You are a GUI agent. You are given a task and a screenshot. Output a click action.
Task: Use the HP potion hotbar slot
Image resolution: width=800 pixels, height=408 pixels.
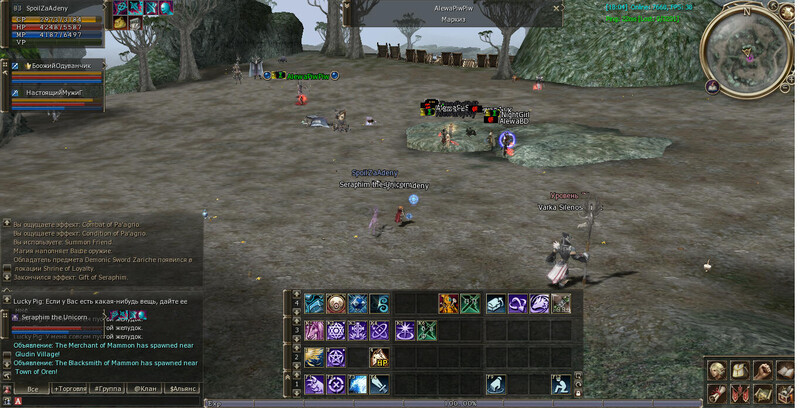pyautogui.click(x=381, y=357)
